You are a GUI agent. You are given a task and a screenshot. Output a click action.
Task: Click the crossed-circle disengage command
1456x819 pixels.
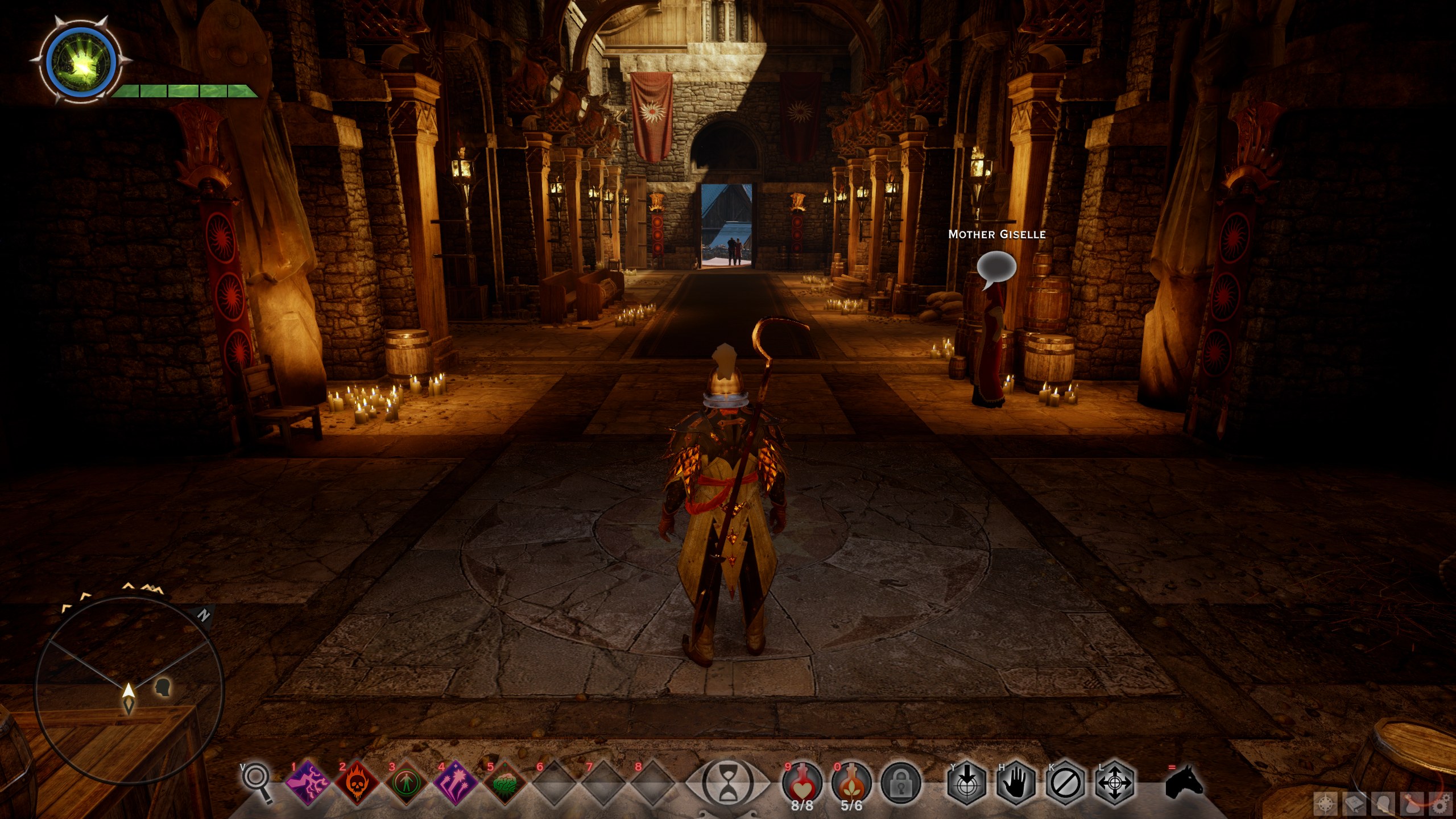1066,784
